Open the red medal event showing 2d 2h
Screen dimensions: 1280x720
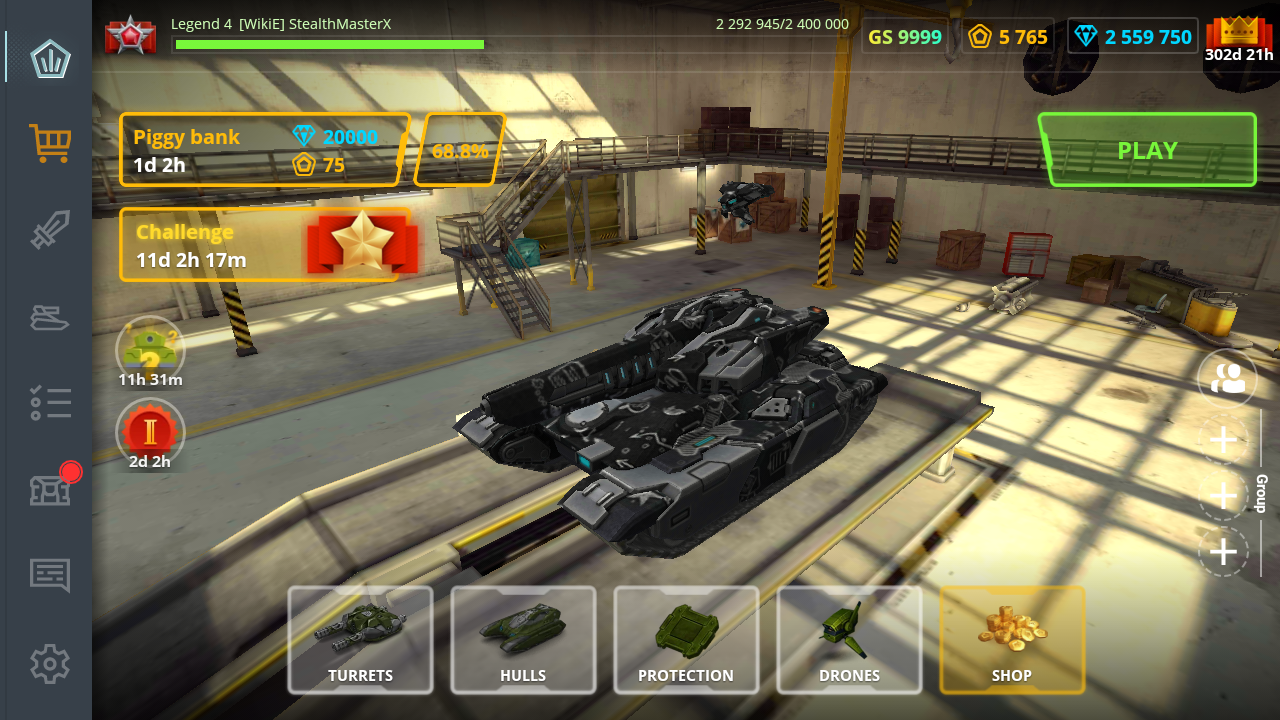[x=150, y=433]
